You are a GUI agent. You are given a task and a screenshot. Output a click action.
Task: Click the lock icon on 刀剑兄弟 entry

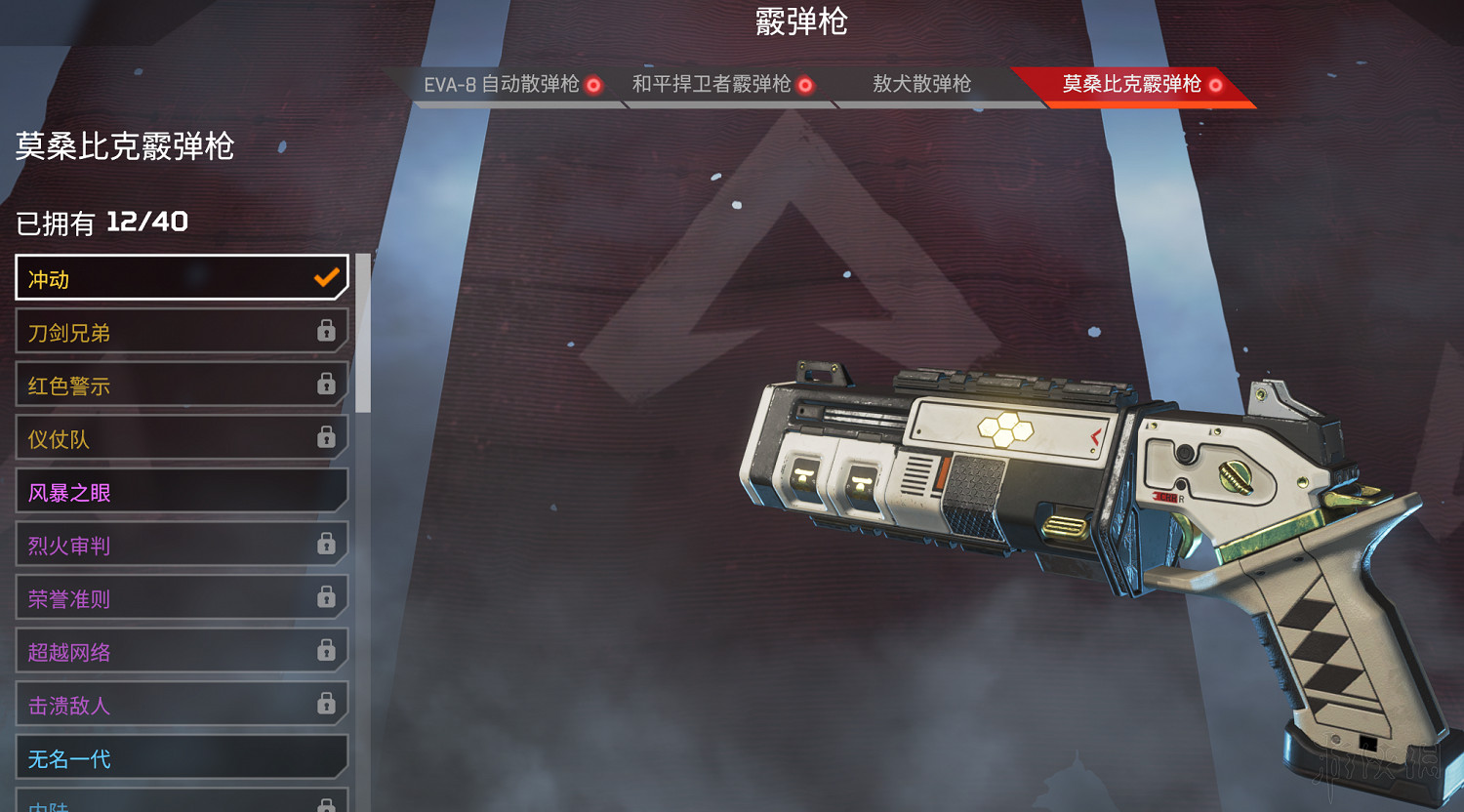pos(328,331)
